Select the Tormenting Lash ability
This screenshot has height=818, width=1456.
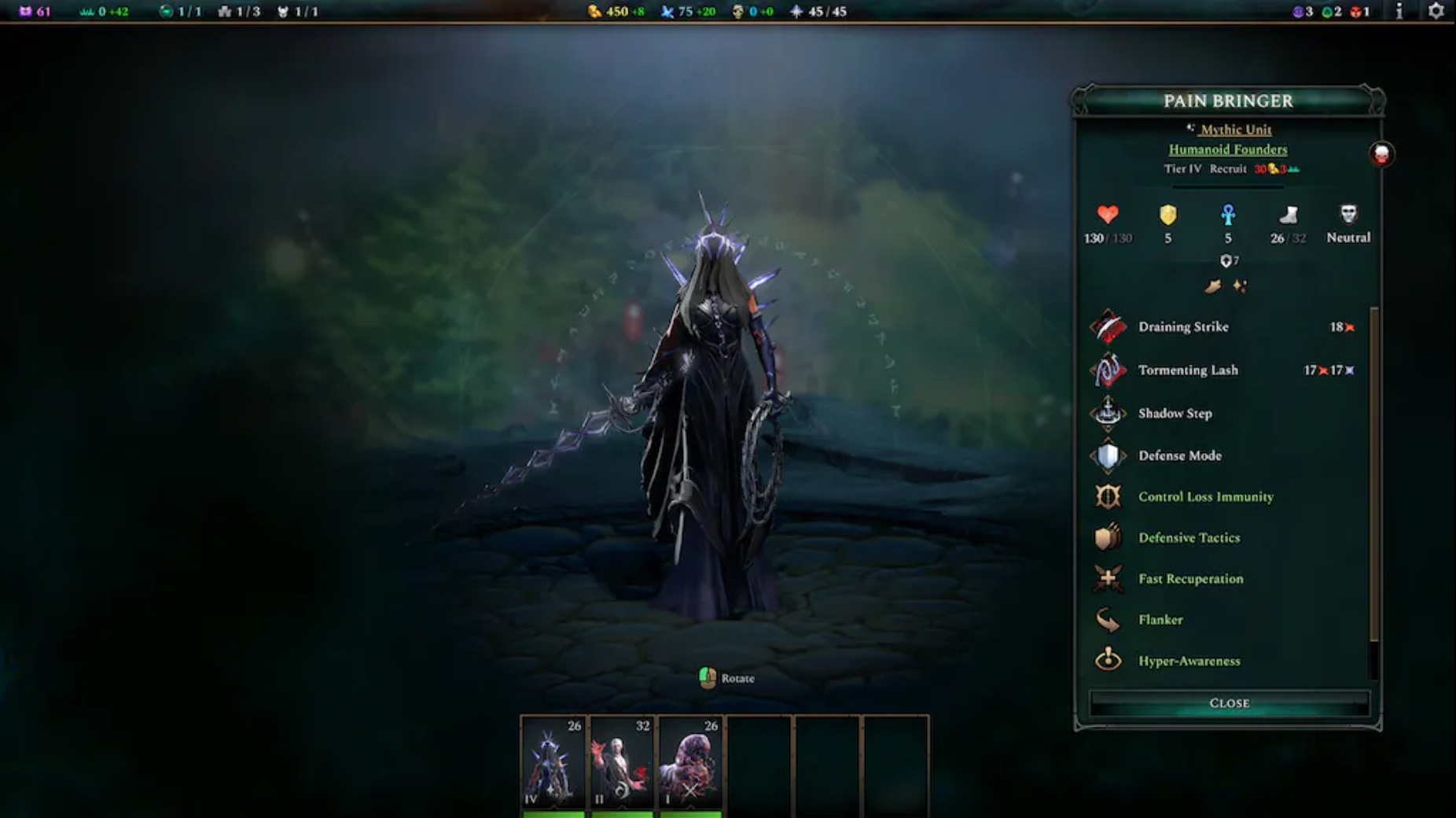(1187, 370)
